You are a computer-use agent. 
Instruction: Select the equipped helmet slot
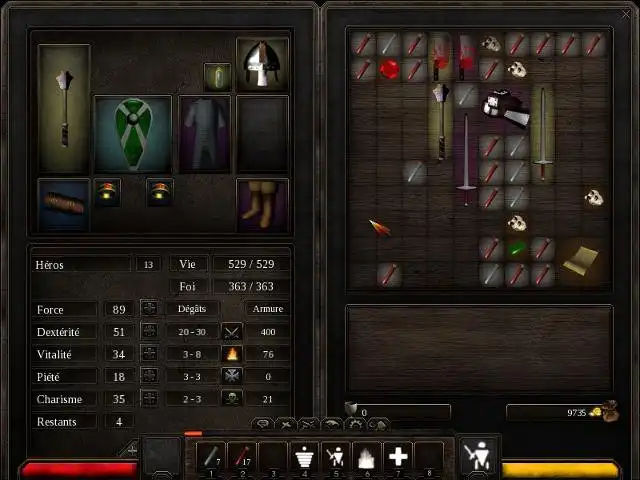tap(262, 64)
